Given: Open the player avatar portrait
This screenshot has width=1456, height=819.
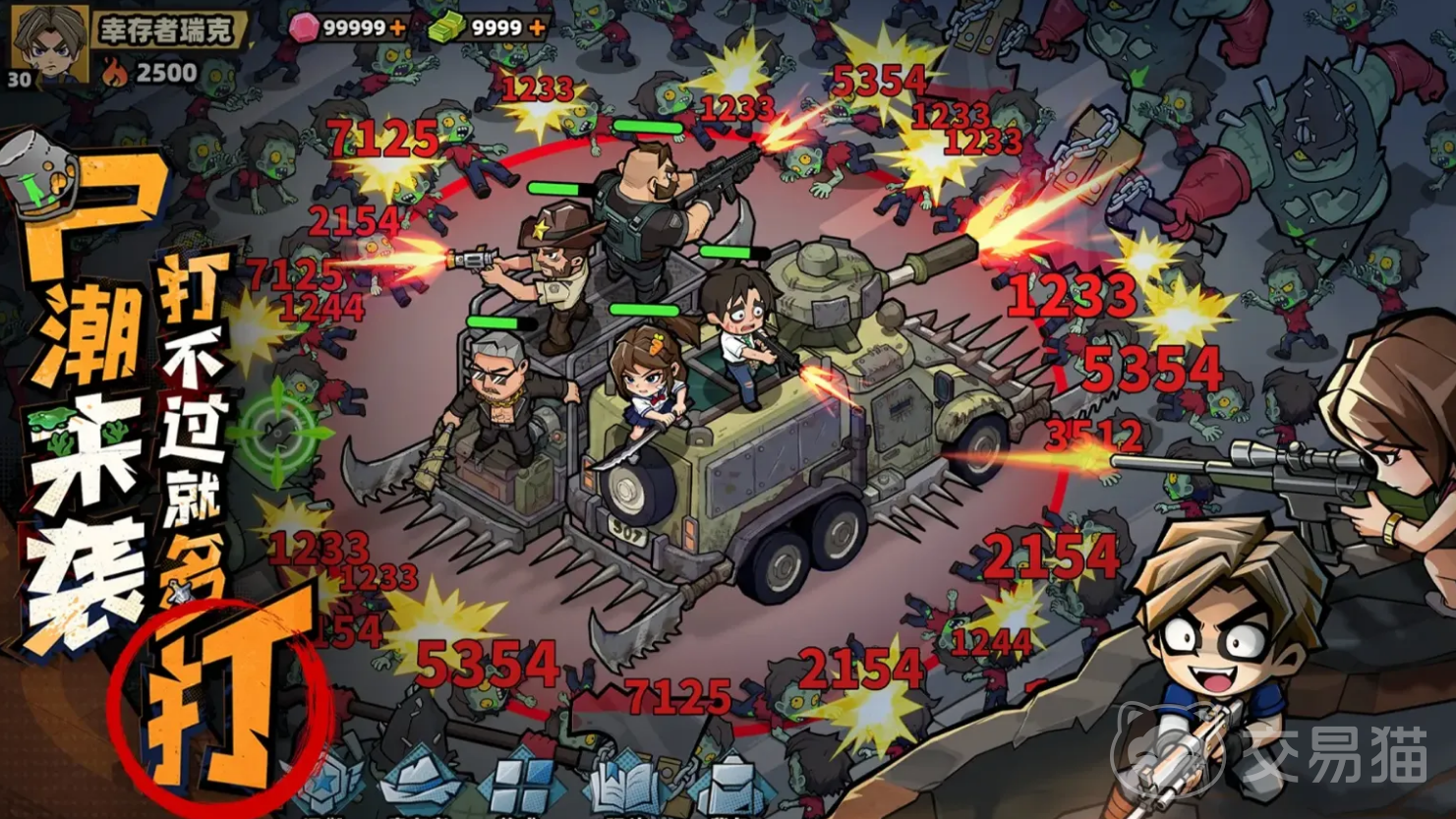Looking at the screenshot, I should [x=49, y=43].
